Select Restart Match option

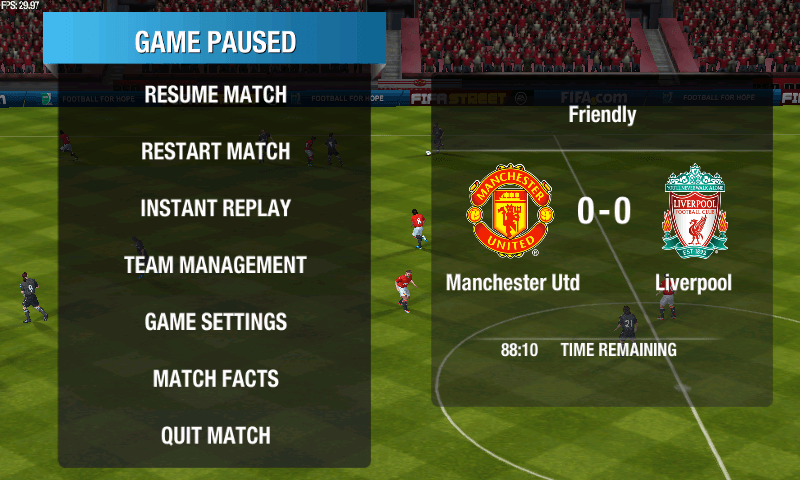215,152
